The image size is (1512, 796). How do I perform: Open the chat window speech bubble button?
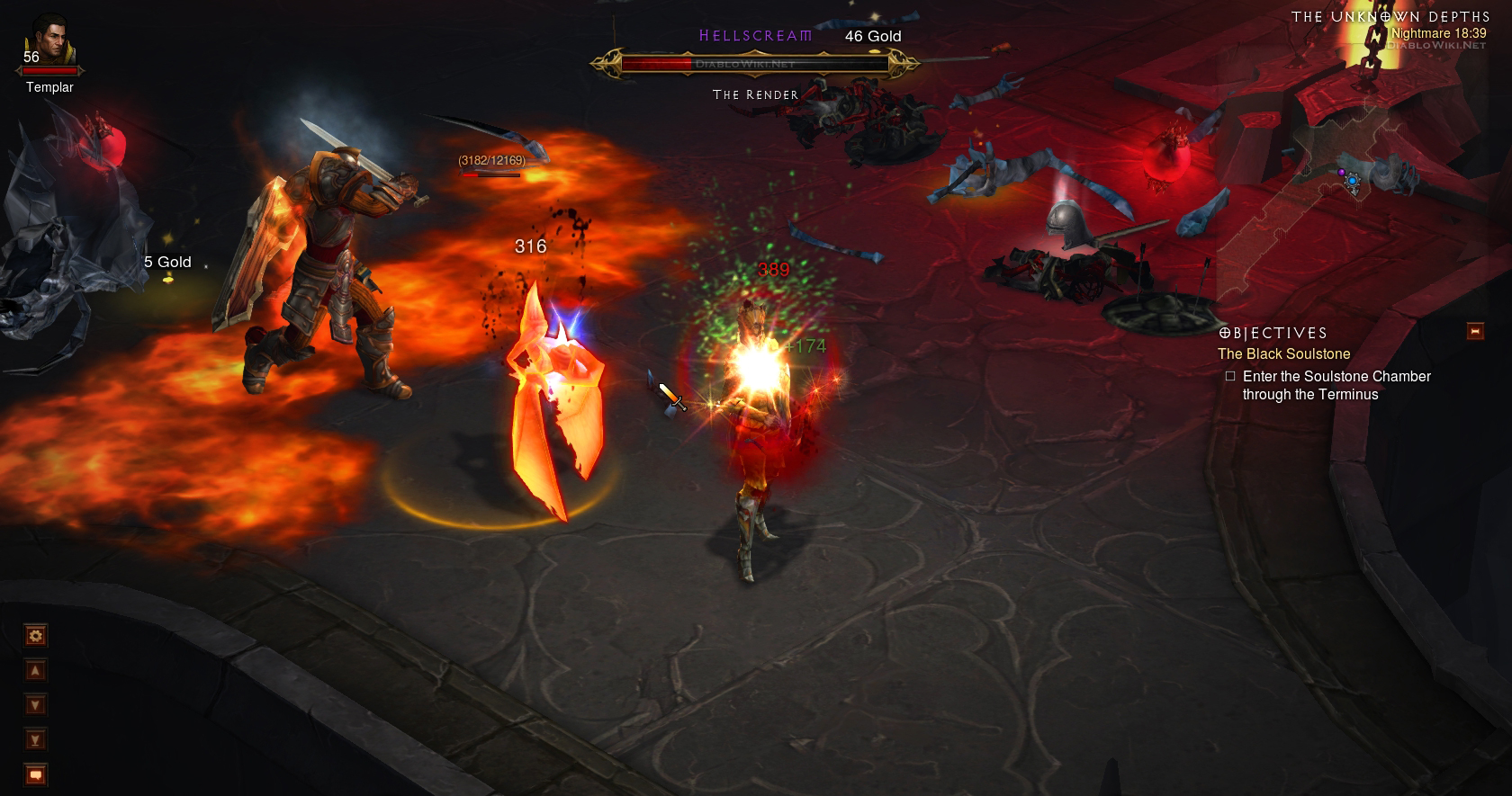click(35, 774)
